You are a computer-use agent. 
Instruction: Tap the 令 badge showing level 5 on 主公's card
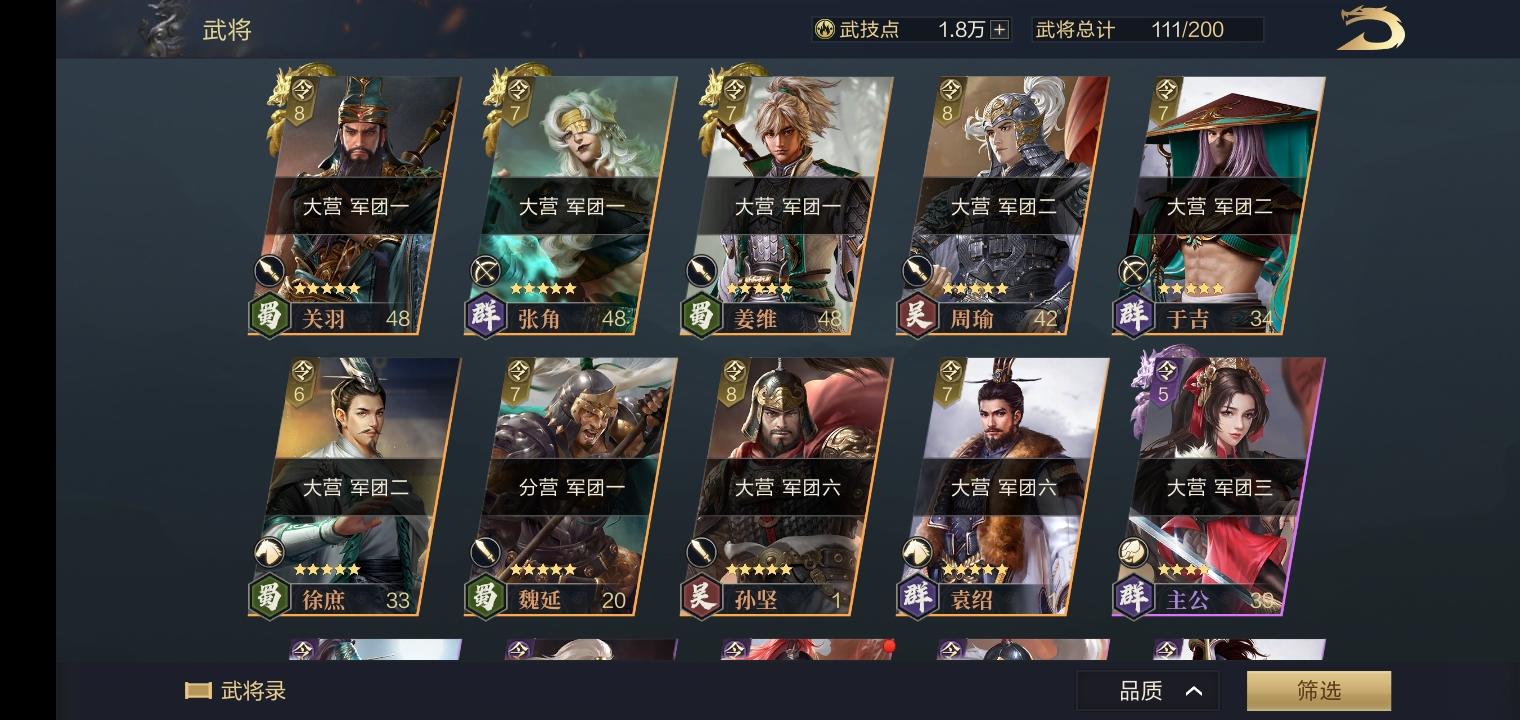pos(1164,379)
